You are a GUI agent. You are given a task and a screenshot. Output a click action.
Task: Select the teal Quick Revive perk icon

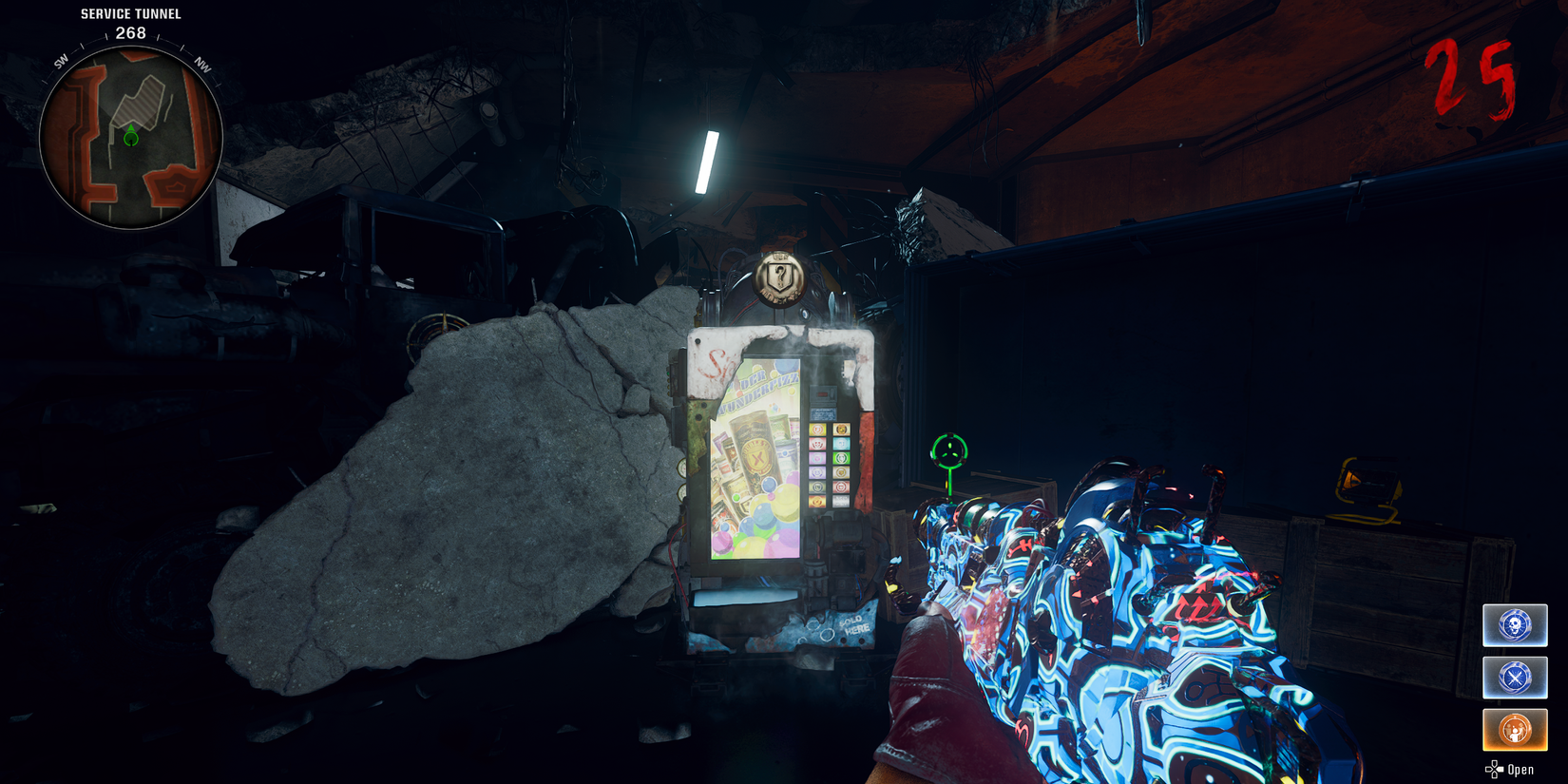841,444
